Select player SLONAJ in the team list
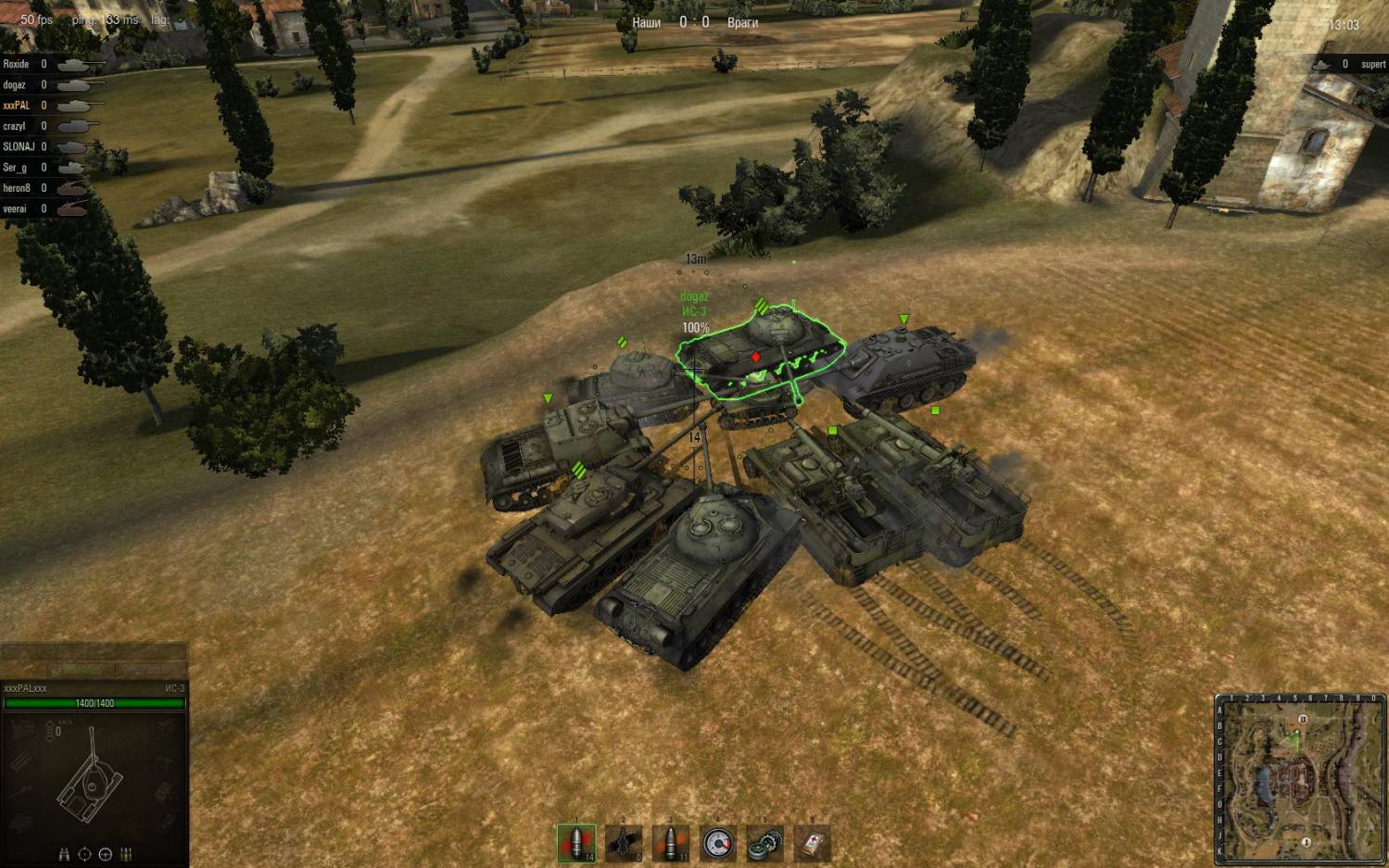The height and width of the screenshot is (868, 1389). tap(19, 146)
